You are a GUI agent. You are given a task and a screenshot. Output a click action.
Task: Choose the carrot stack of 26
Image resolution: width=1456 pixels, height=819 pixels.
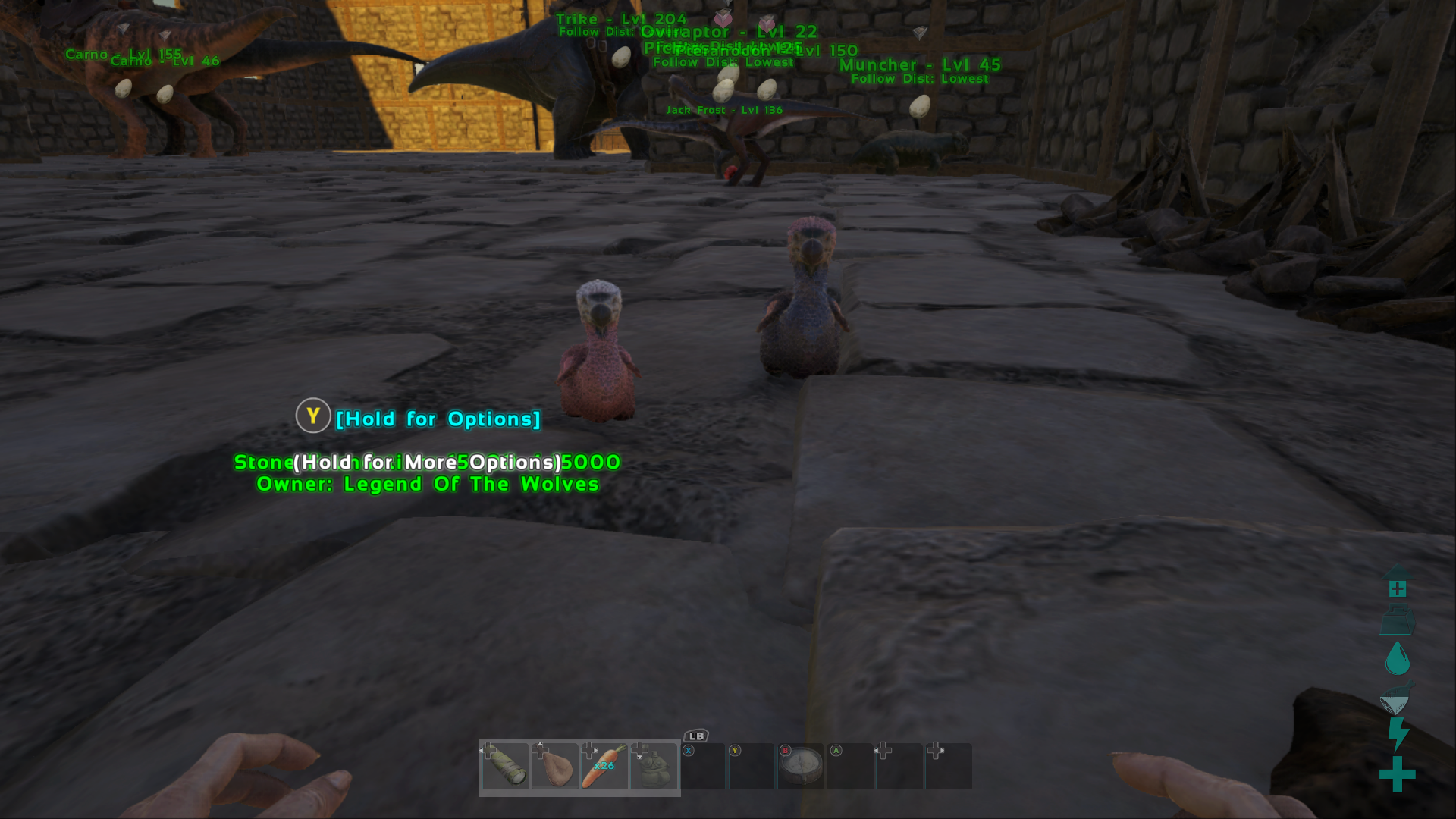click(x=604, y=767)
